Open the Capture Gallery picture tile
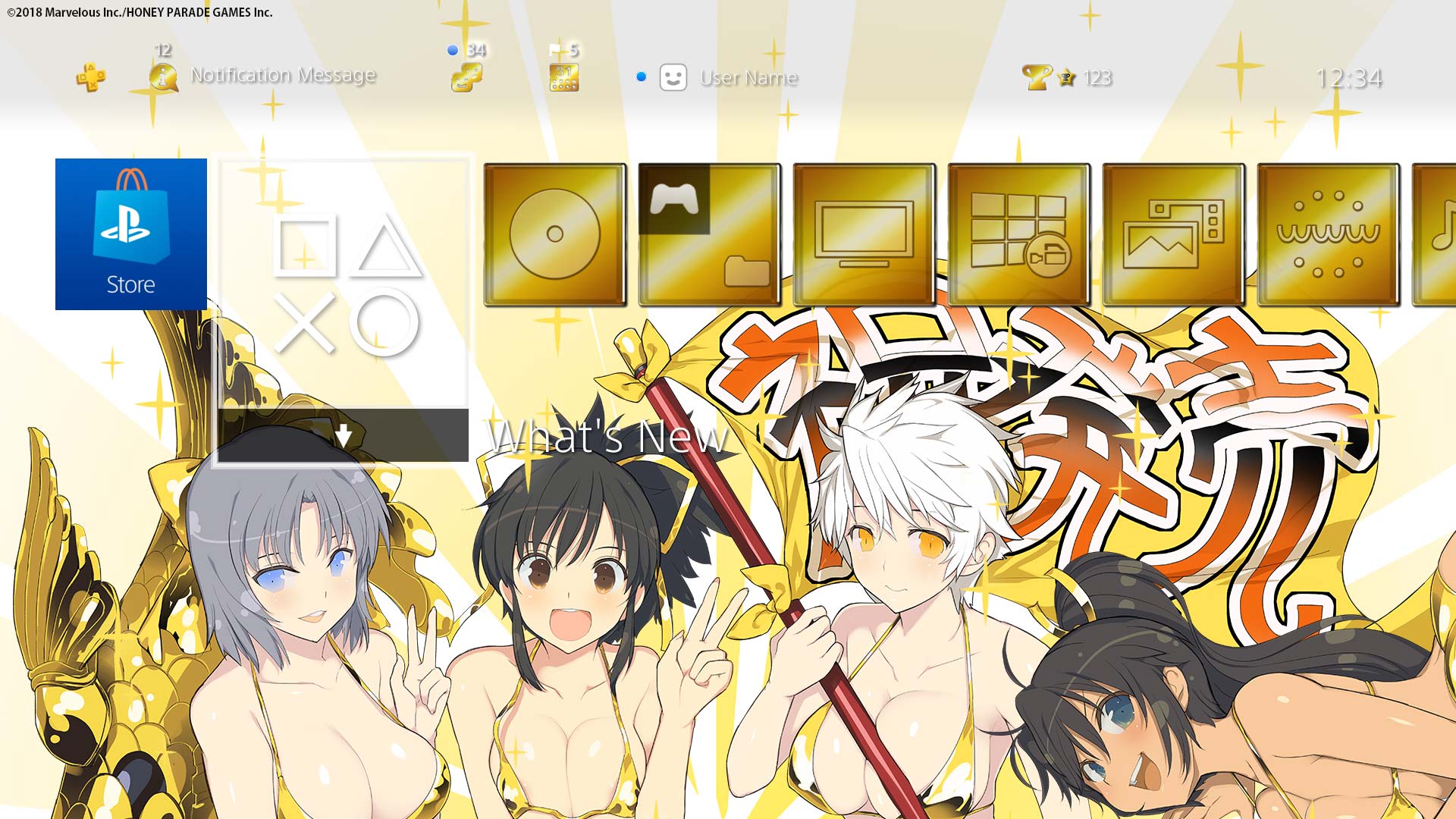The width and height of the screenshot is (1456, 819). pos(1174,234)
